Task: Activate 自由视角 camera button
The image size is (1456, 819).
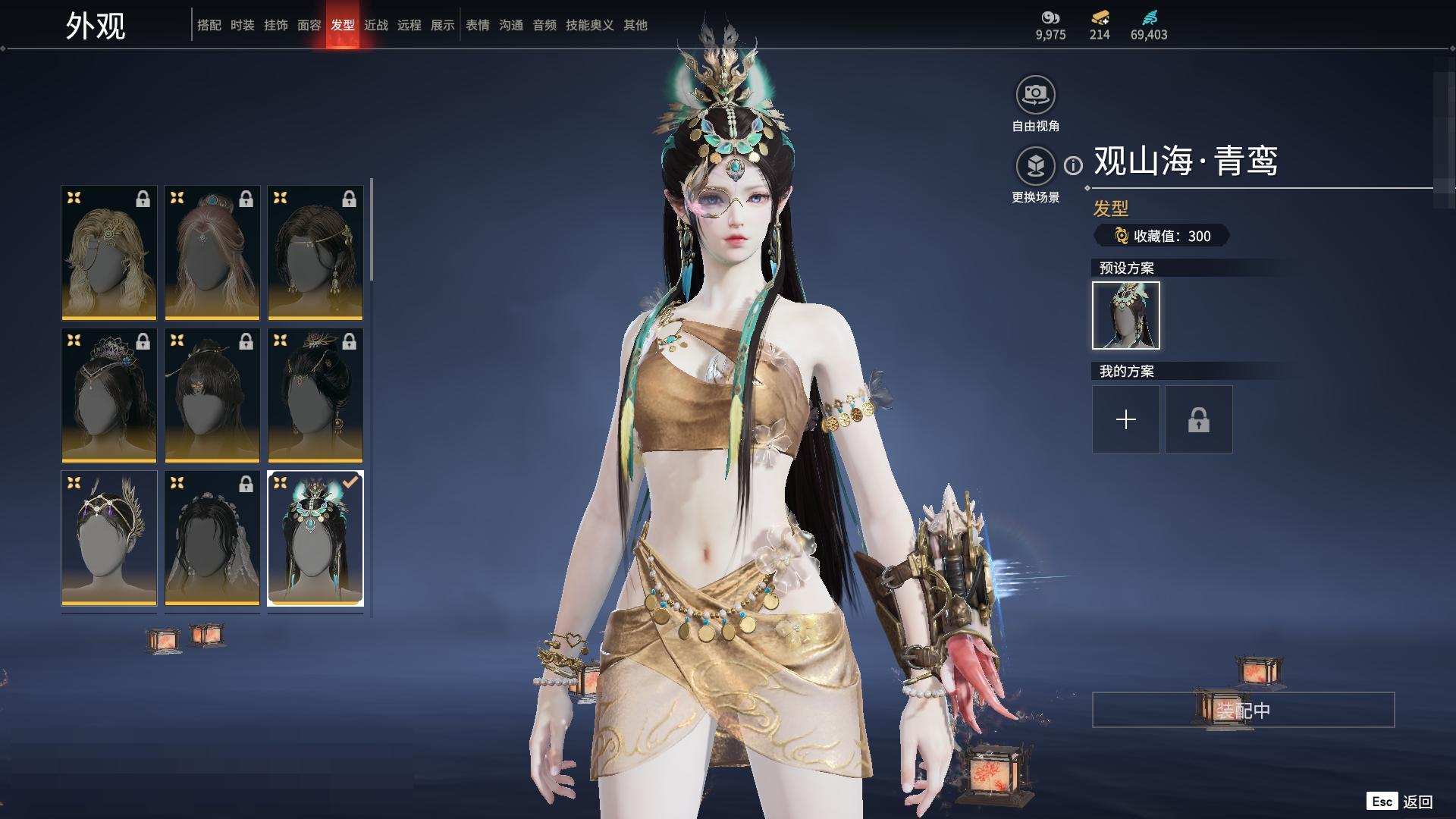Action: pos(1035,95)
